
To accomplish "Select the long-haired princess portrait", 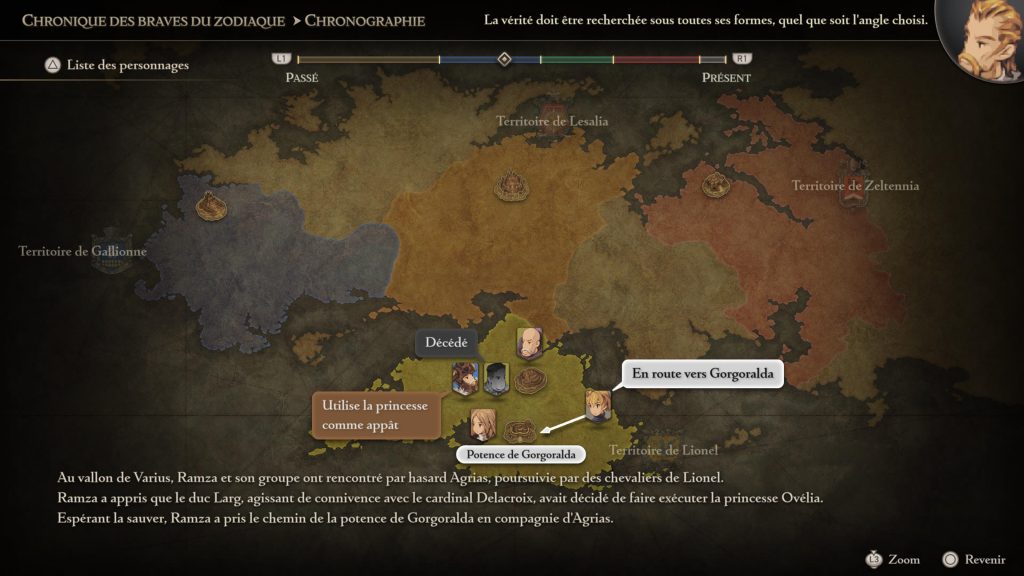I will [483, 423].
